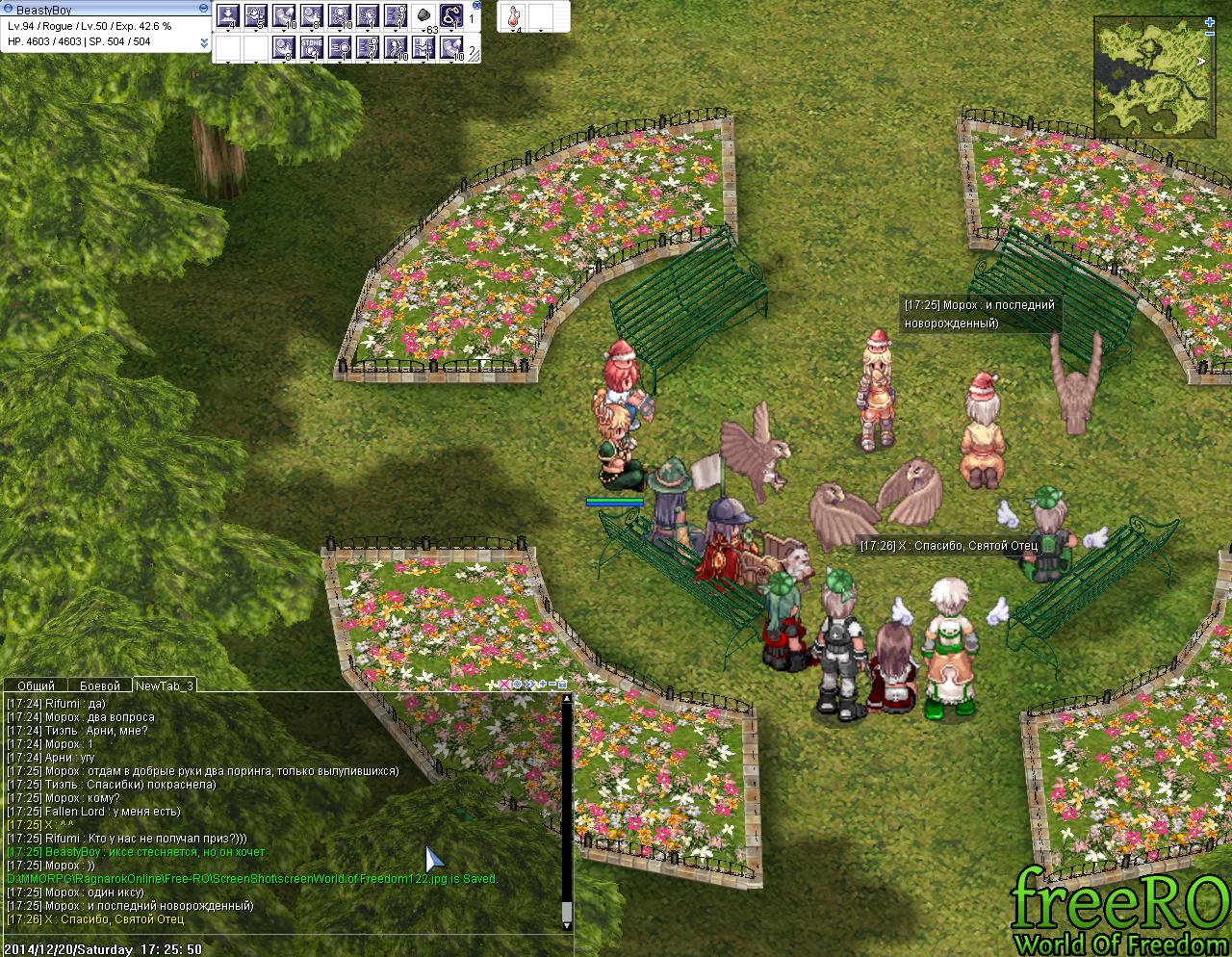Image resolution: width=1232 pixels, height=957 pixels.
Task: Select the NewTab_3 chat tab
Action: pyautogui.click(x=164, y=685)
